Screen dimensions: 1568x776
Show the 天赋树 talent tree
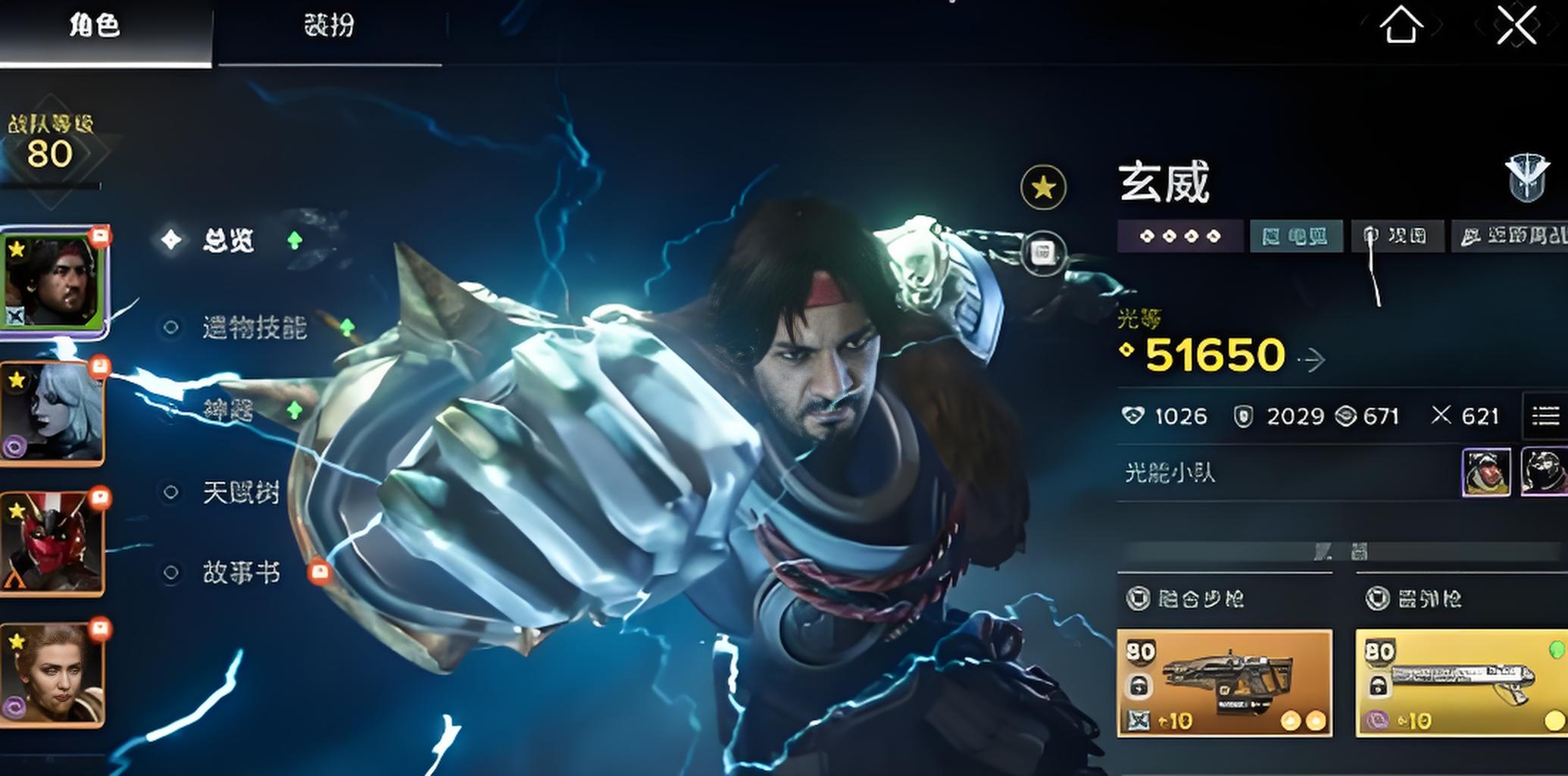click(241, 493)
